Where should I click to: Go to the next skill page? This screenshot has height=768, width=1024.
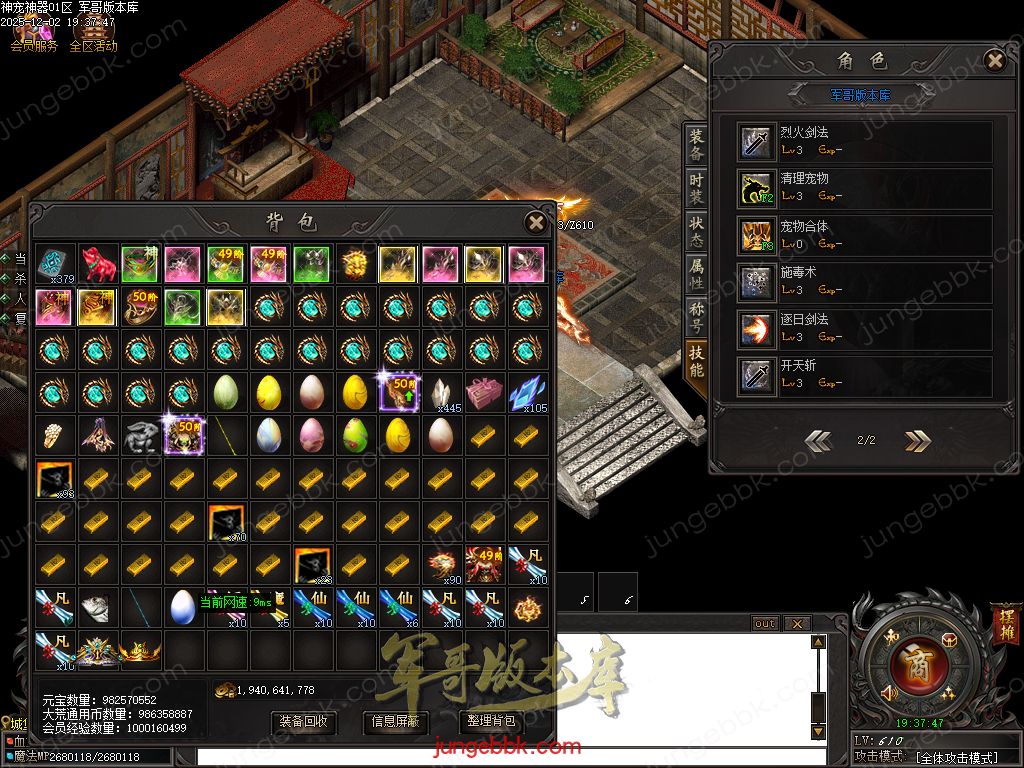pos(917,440)
